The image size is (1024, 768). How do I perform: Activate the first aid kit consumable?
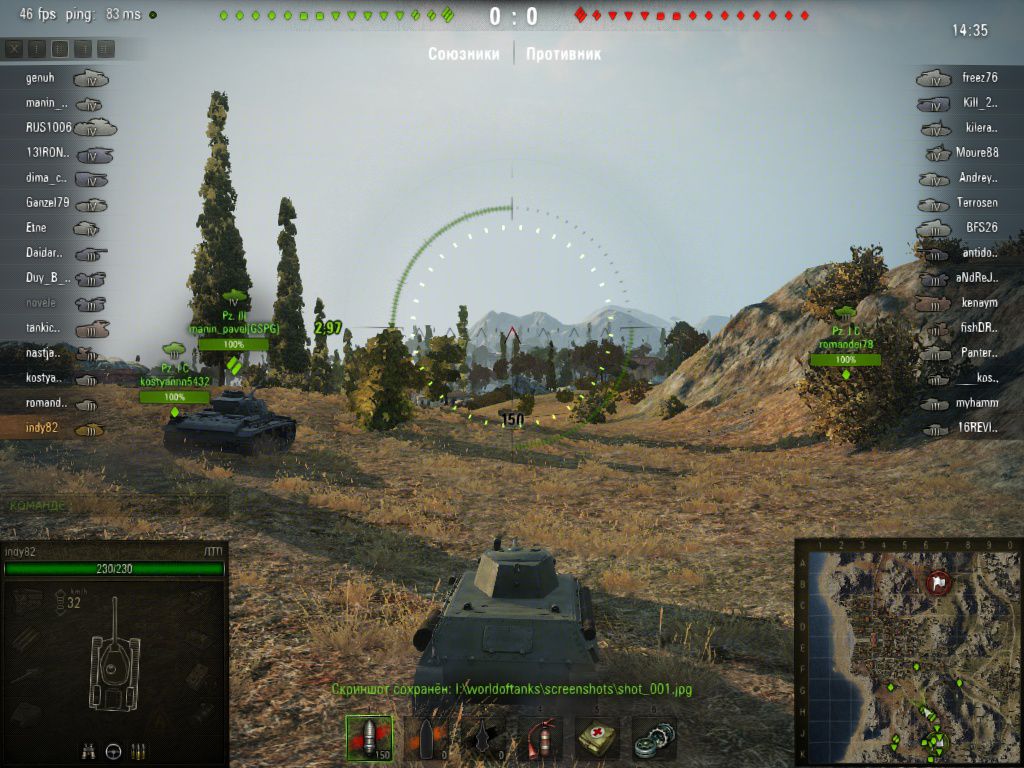pyautogui.click(x=599, y=739)
